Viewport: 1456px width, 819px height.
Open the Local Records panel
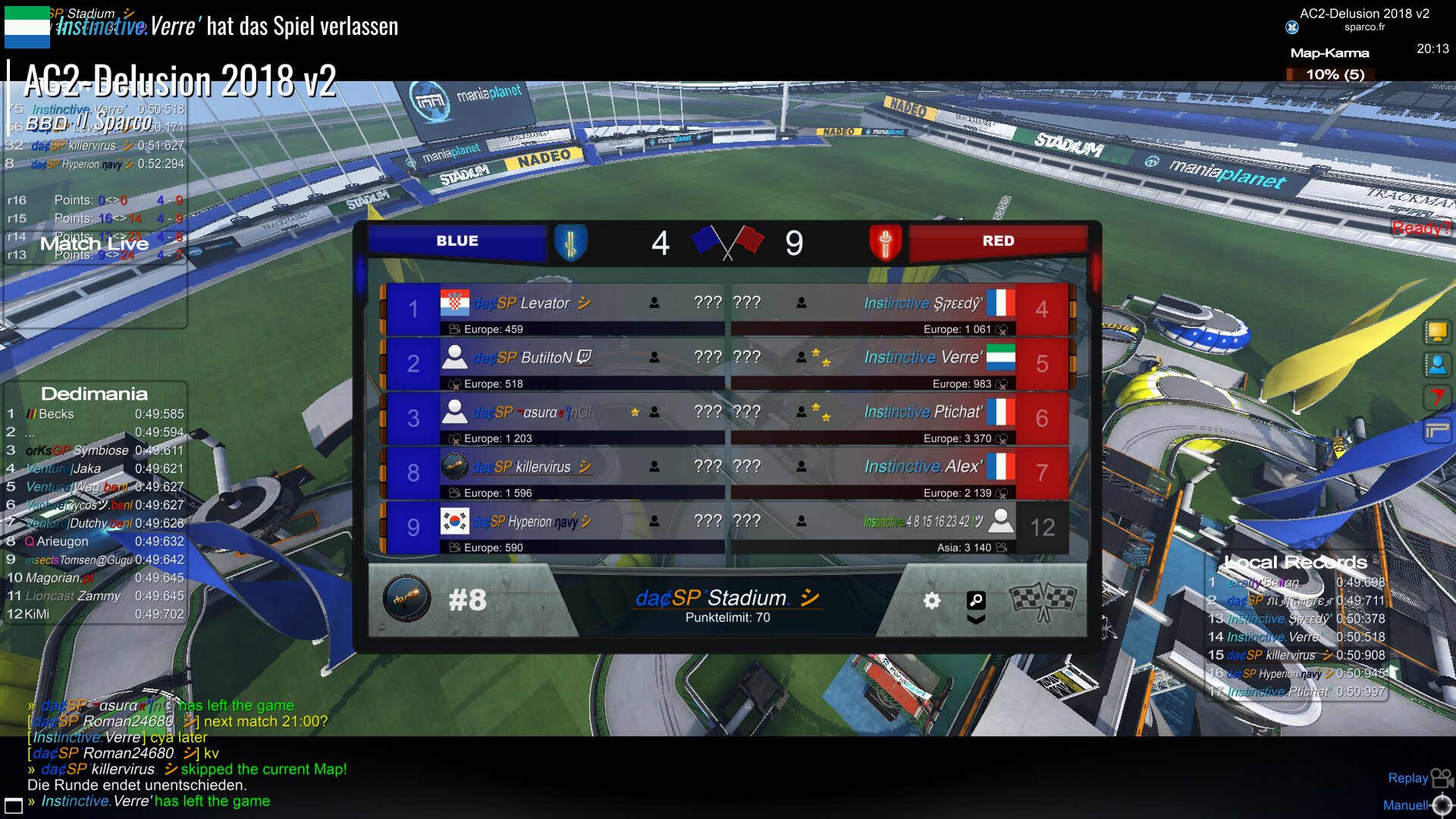click(x=1295, y=562)
